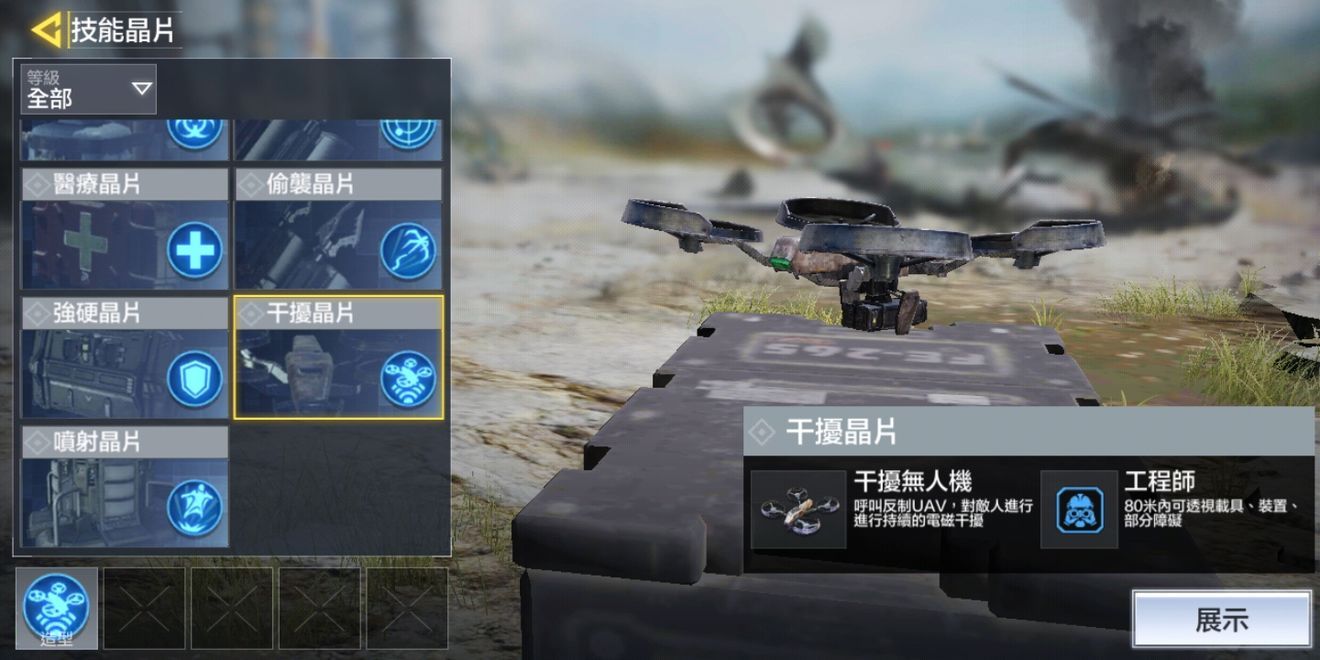Pick the 干擾晶片 jammer chip card

(x=338, y=356)
